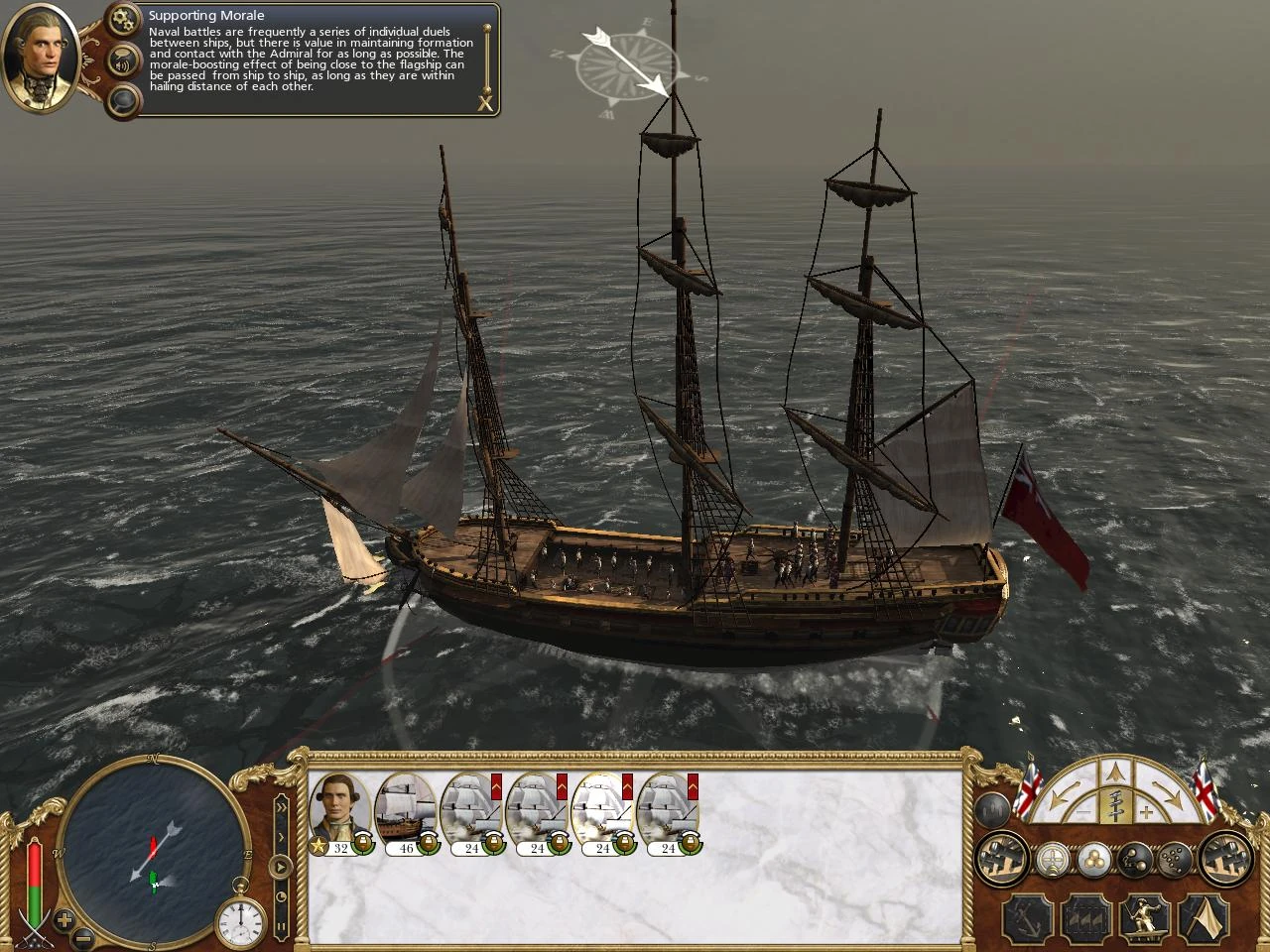Pause the battle with the pause control
1270x952 pixels.
pyautogui.click(x=282, y=924)
